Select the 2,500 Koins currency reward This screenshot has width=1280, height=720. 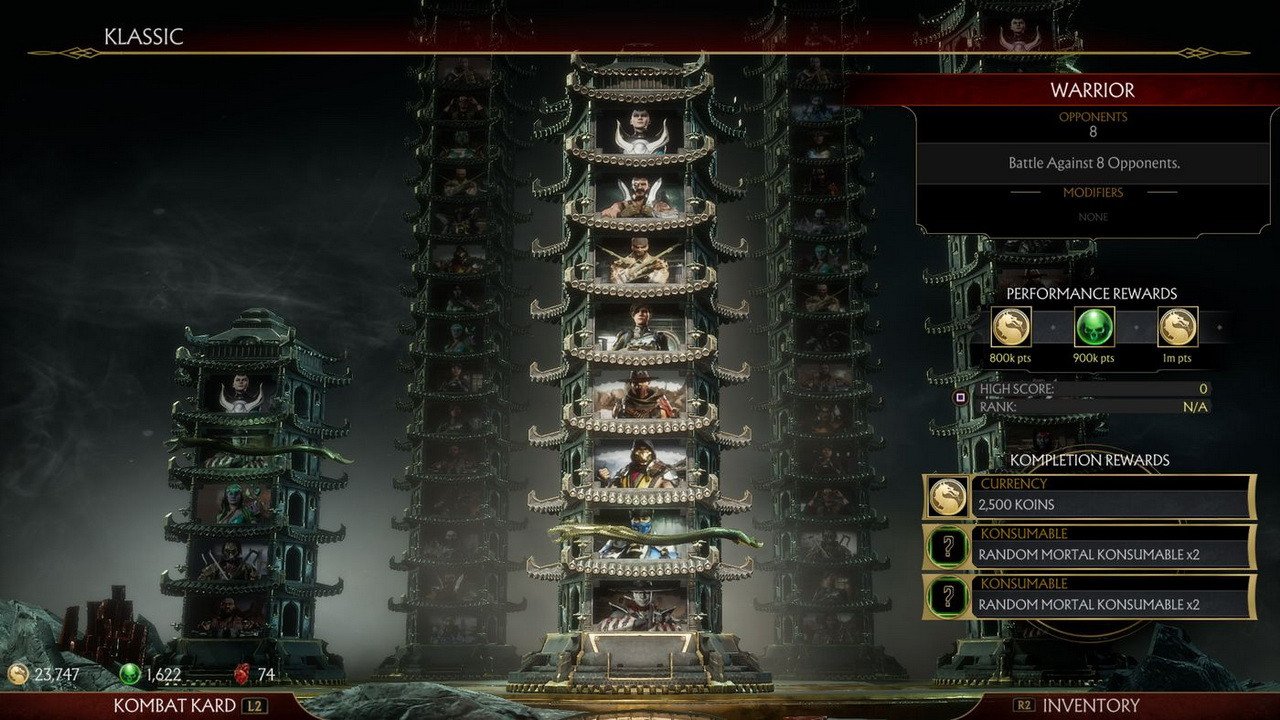click(x=1090, y=497)
